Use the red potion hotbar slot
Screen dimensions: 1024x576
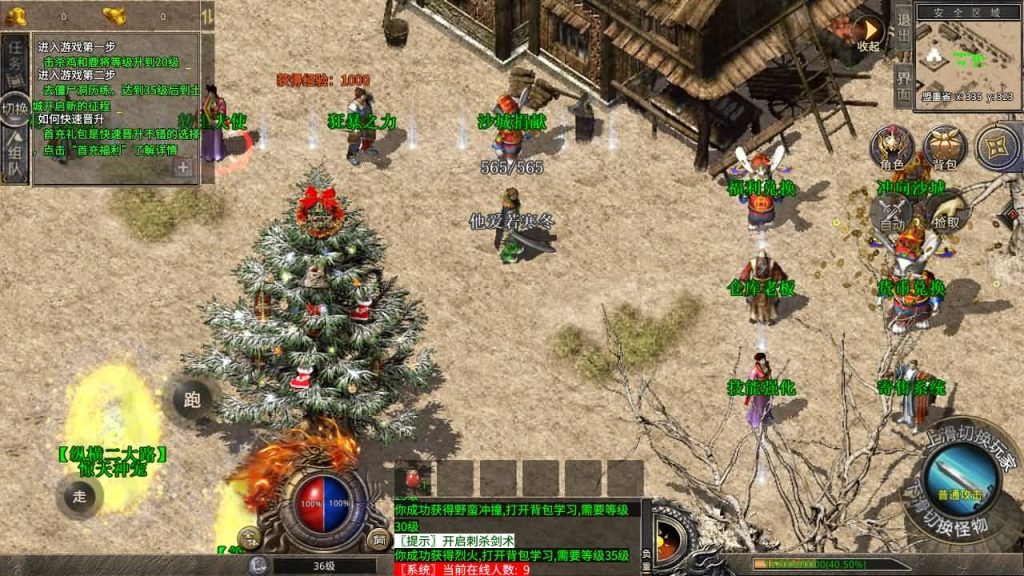[x=413, y=478]
